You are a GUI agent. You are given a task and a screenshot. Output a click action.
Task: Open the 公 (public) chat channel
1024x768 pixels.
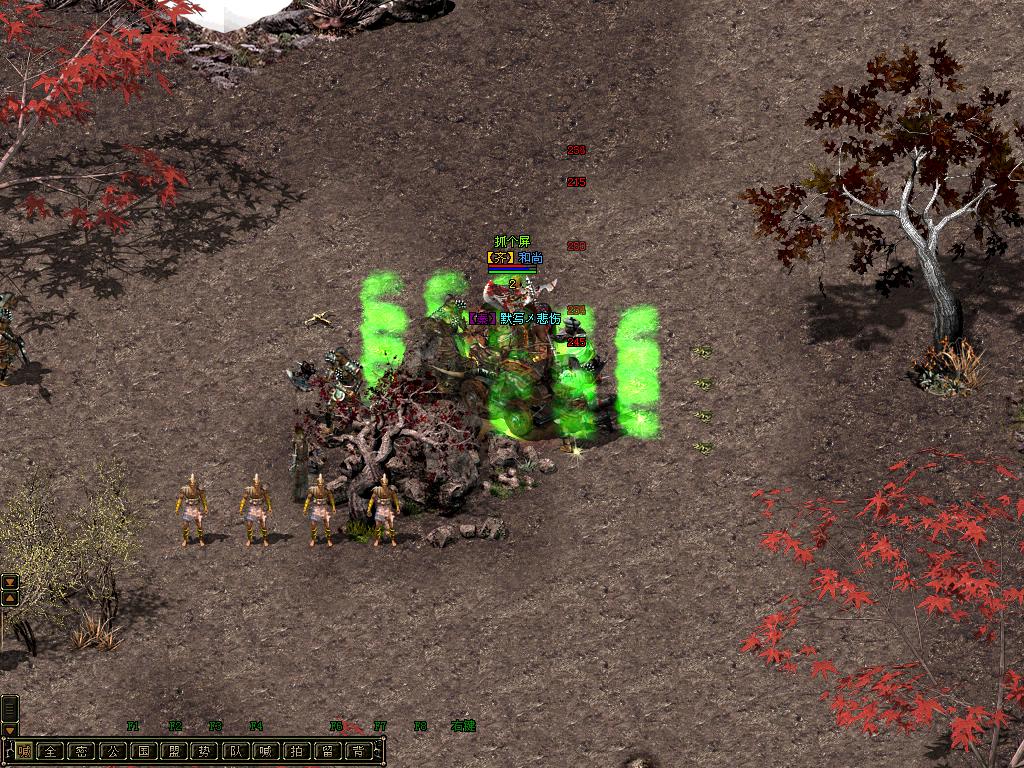[x=113, y=751]
